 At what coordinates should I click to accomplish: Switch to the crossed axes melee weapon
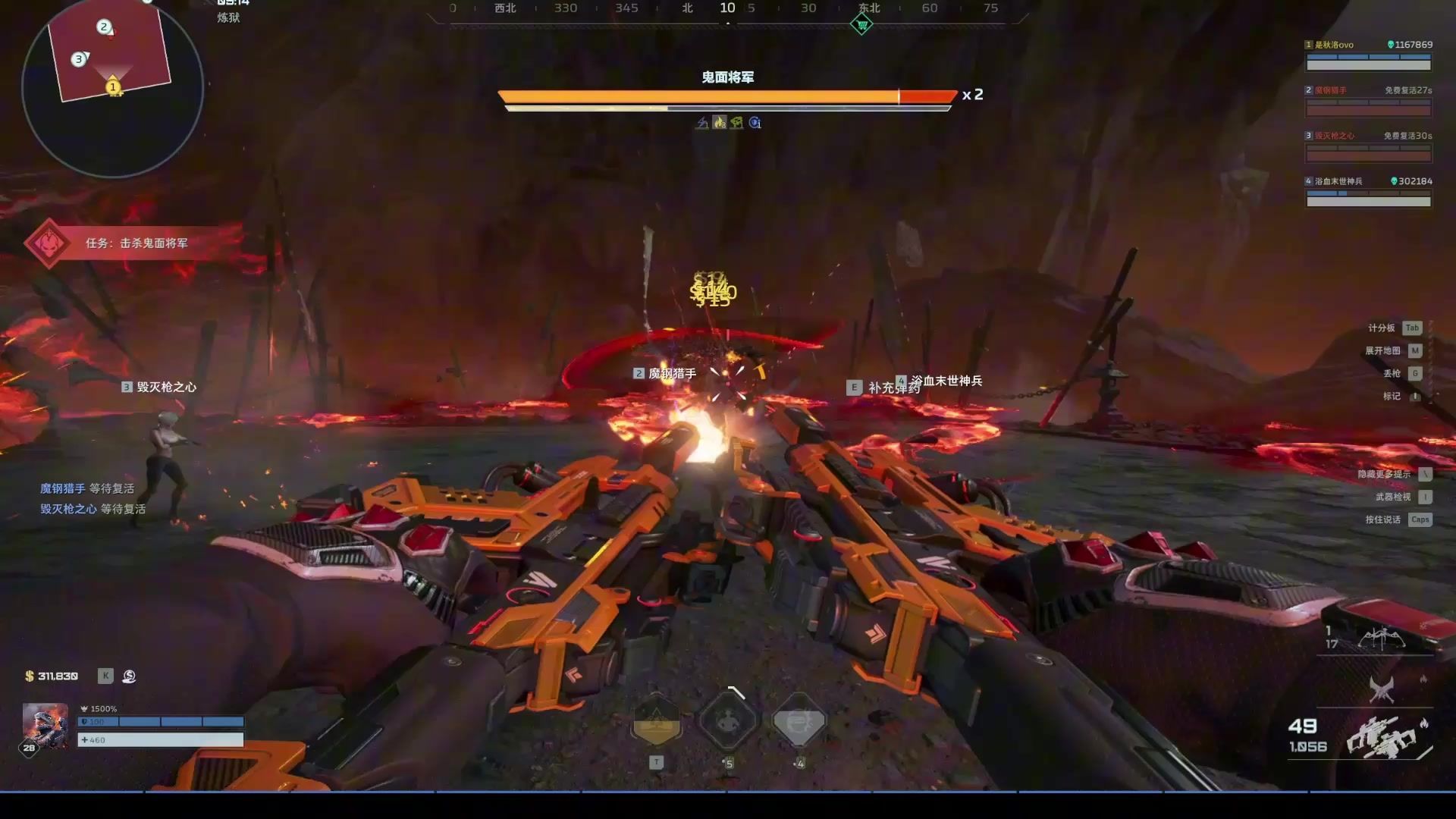point(1382,690)
